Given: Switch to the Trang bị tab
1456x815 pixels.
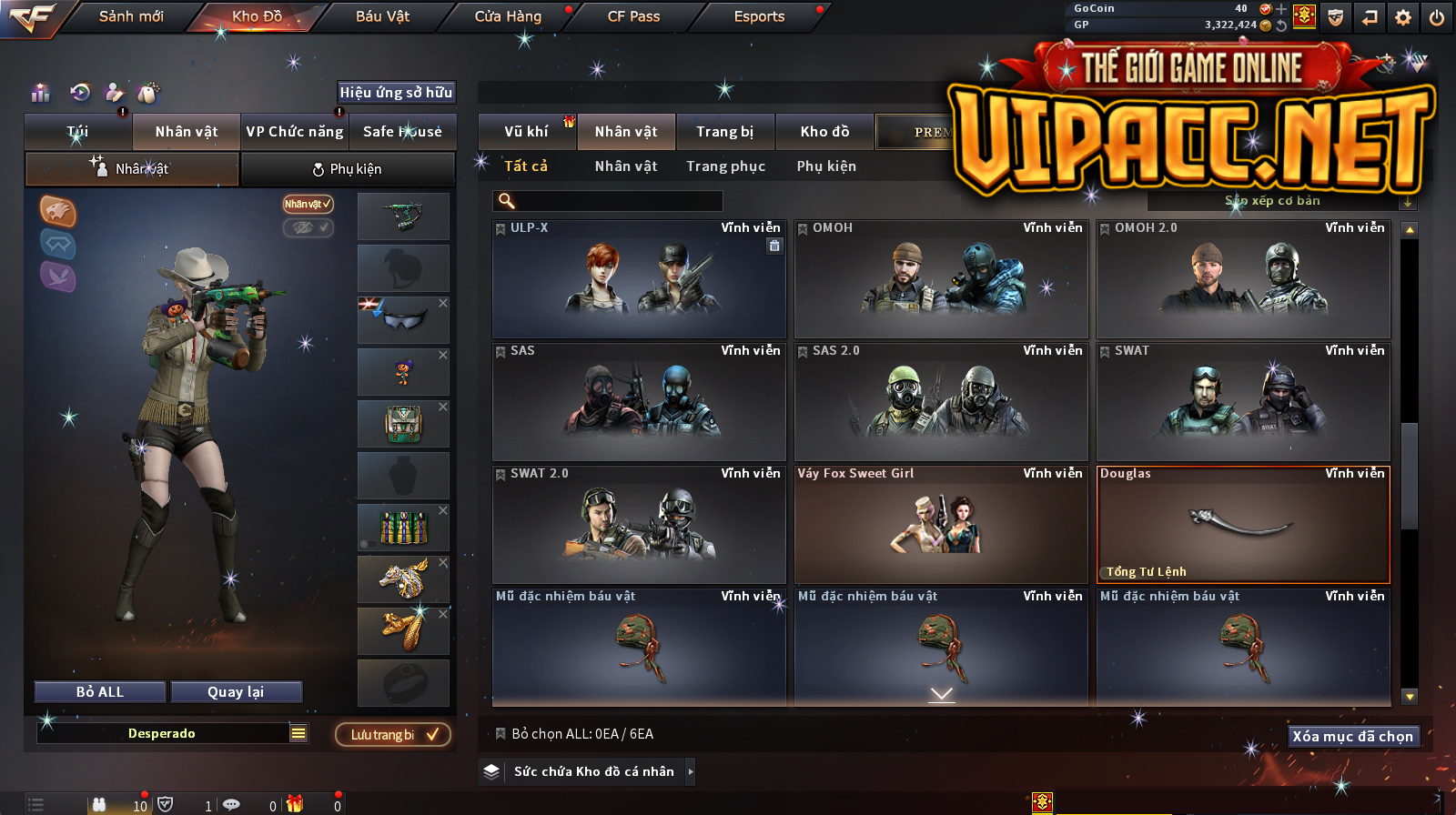Looking at the screenshot, I should click(724, 132).
